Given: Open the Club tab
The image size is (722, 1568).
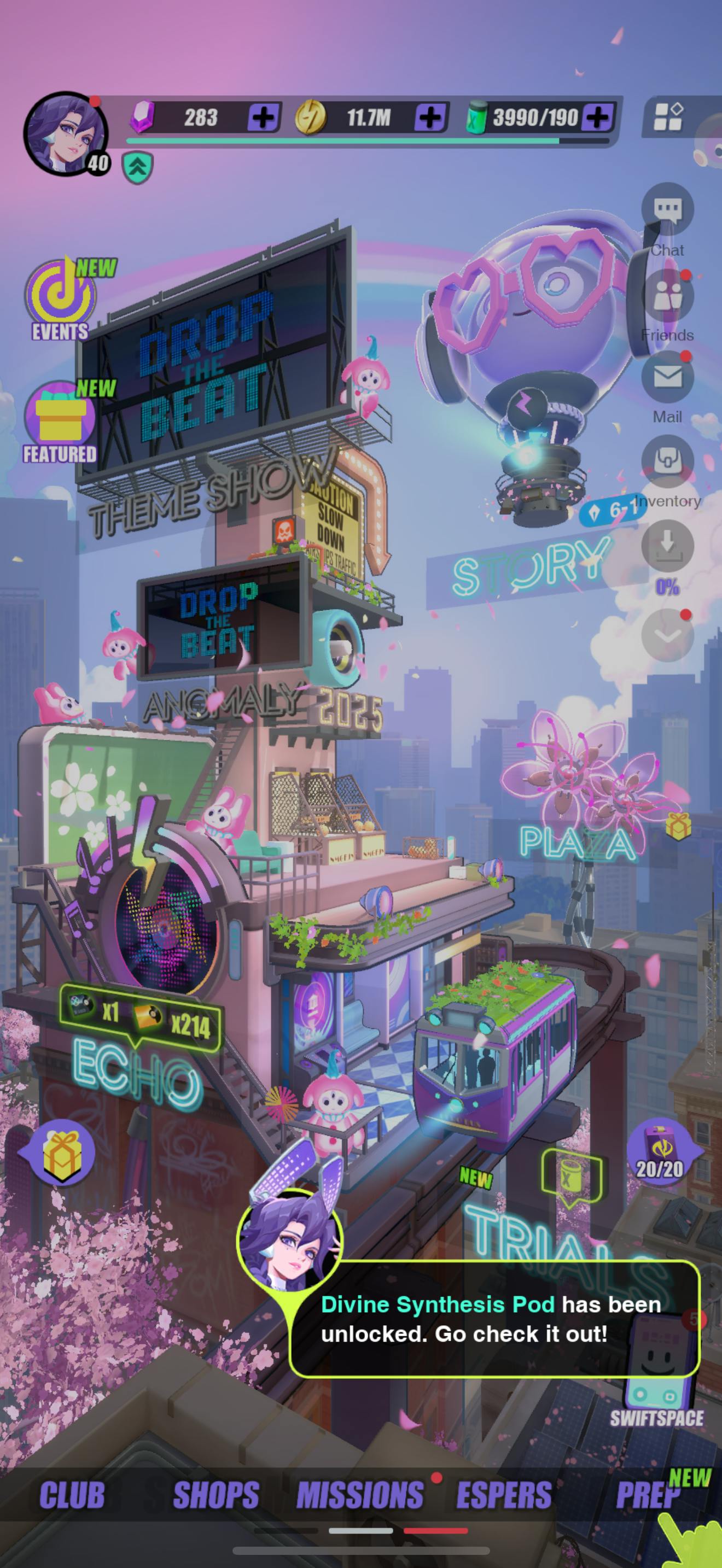Looking at the screenshot, I should (72, 1495).
